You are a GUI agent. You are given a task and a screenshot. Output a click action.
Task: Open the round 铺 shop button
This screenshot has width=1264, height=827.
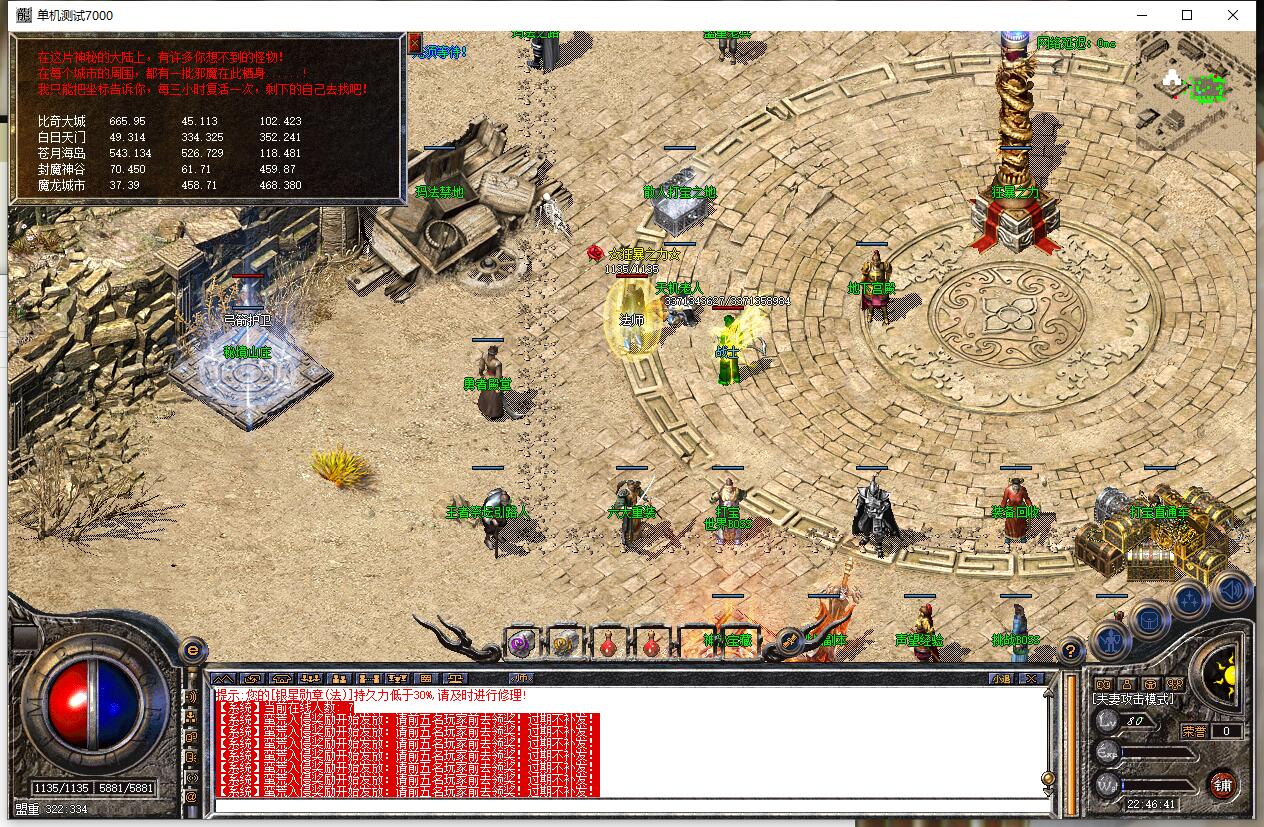point(1222,784)
